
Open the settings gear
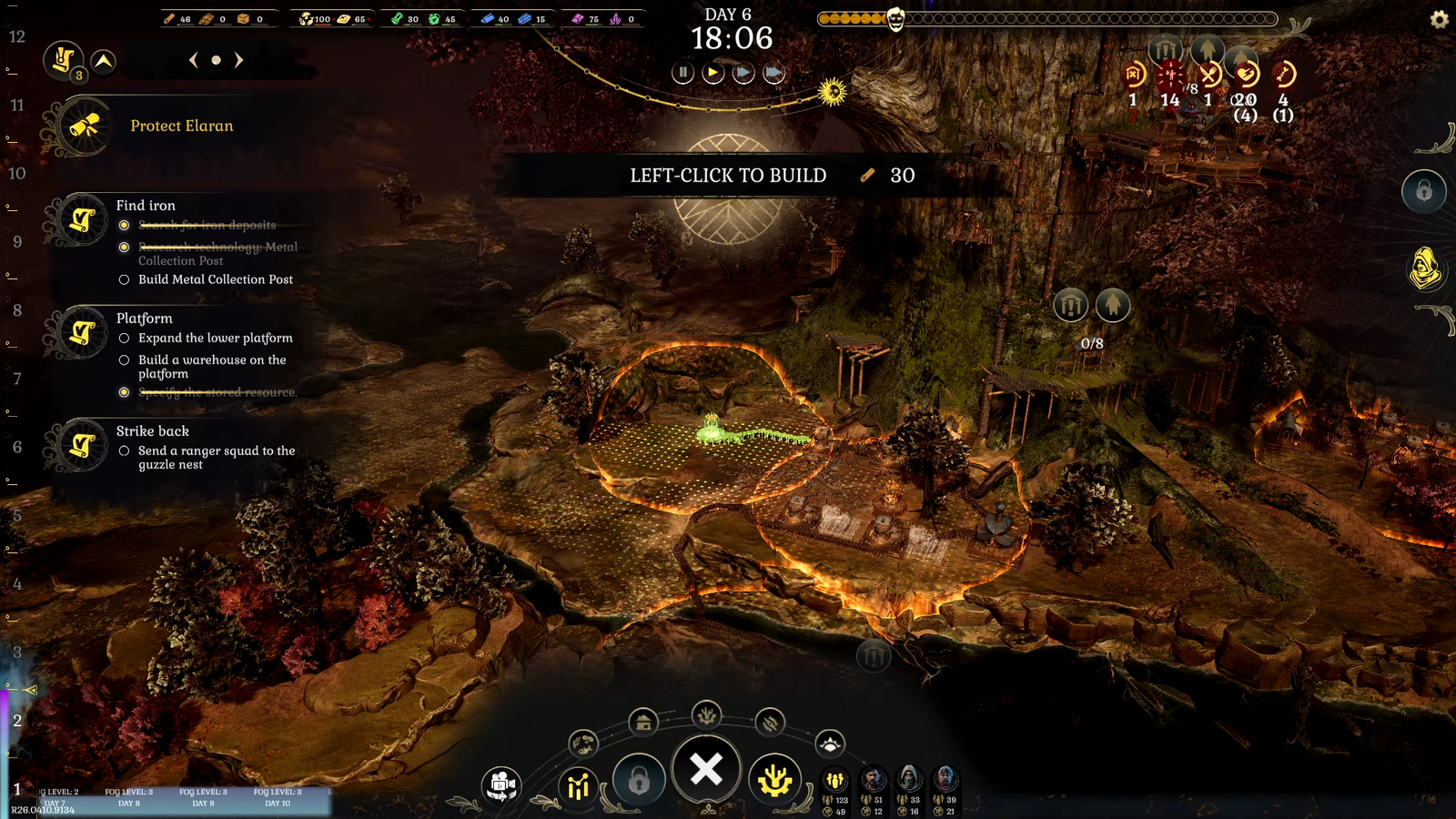point(1439,19)
